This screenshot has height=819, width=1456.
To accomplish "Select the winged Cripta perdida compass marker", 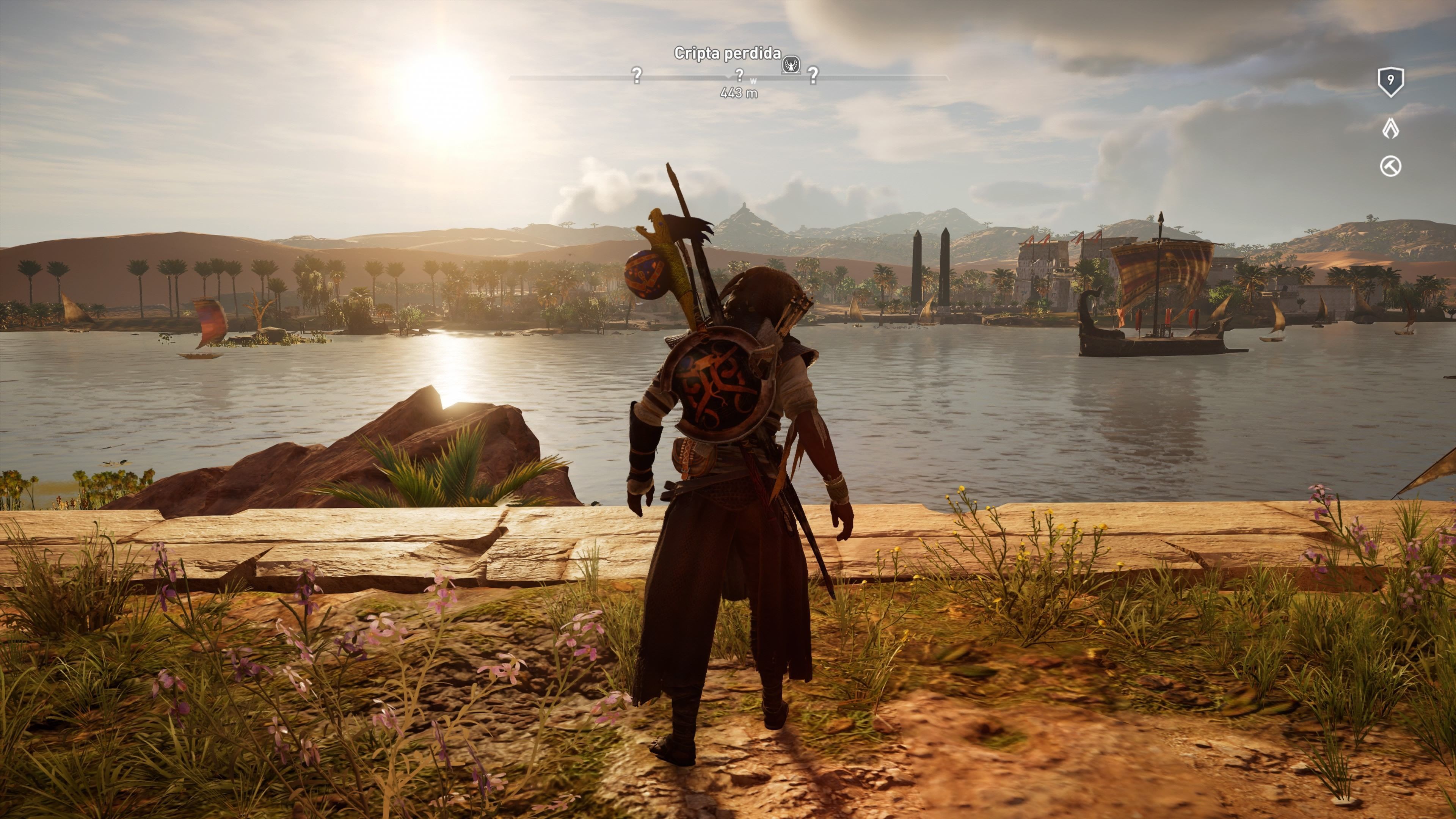I will (x=791, y=65).
